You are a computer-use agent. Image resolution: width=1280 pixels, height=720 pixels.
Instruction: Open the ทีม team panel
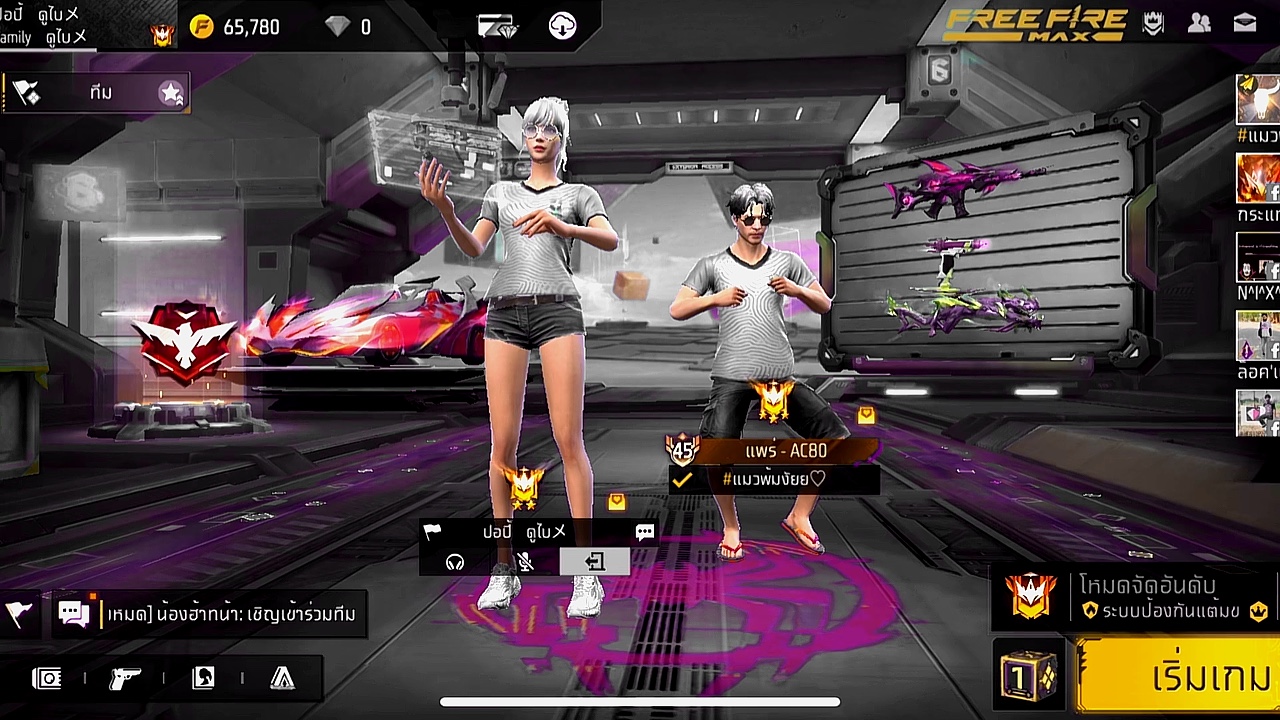100,93
